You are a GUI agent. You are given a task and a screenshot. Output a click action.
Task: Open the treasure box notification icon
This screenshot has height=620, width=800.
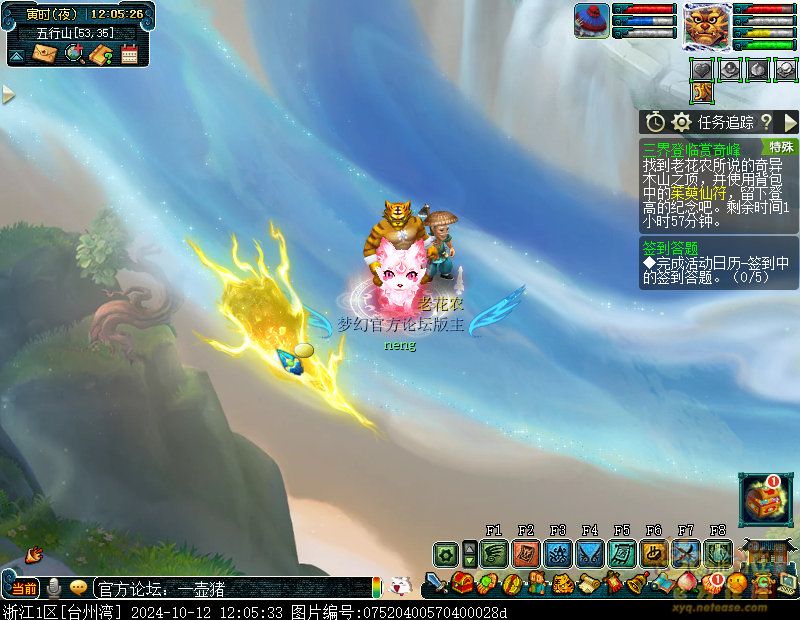coord(765,499)
